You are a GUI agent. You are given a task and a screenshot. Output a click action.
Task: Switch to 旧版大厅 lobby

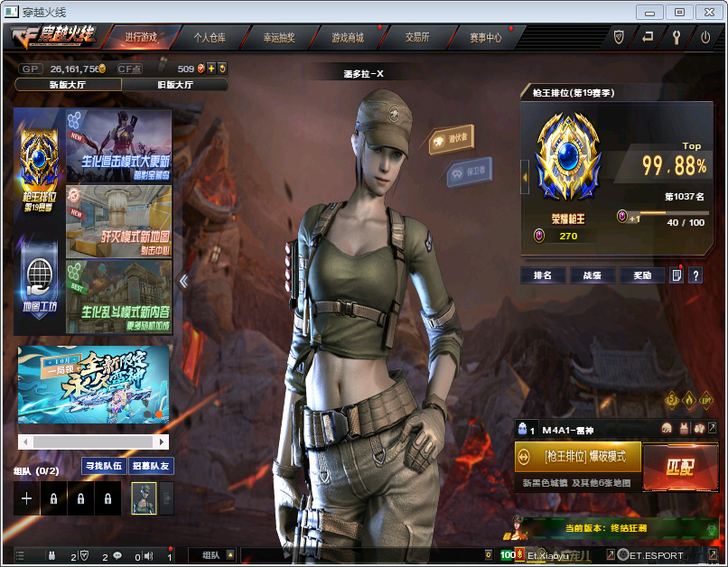tap(176, 85)
